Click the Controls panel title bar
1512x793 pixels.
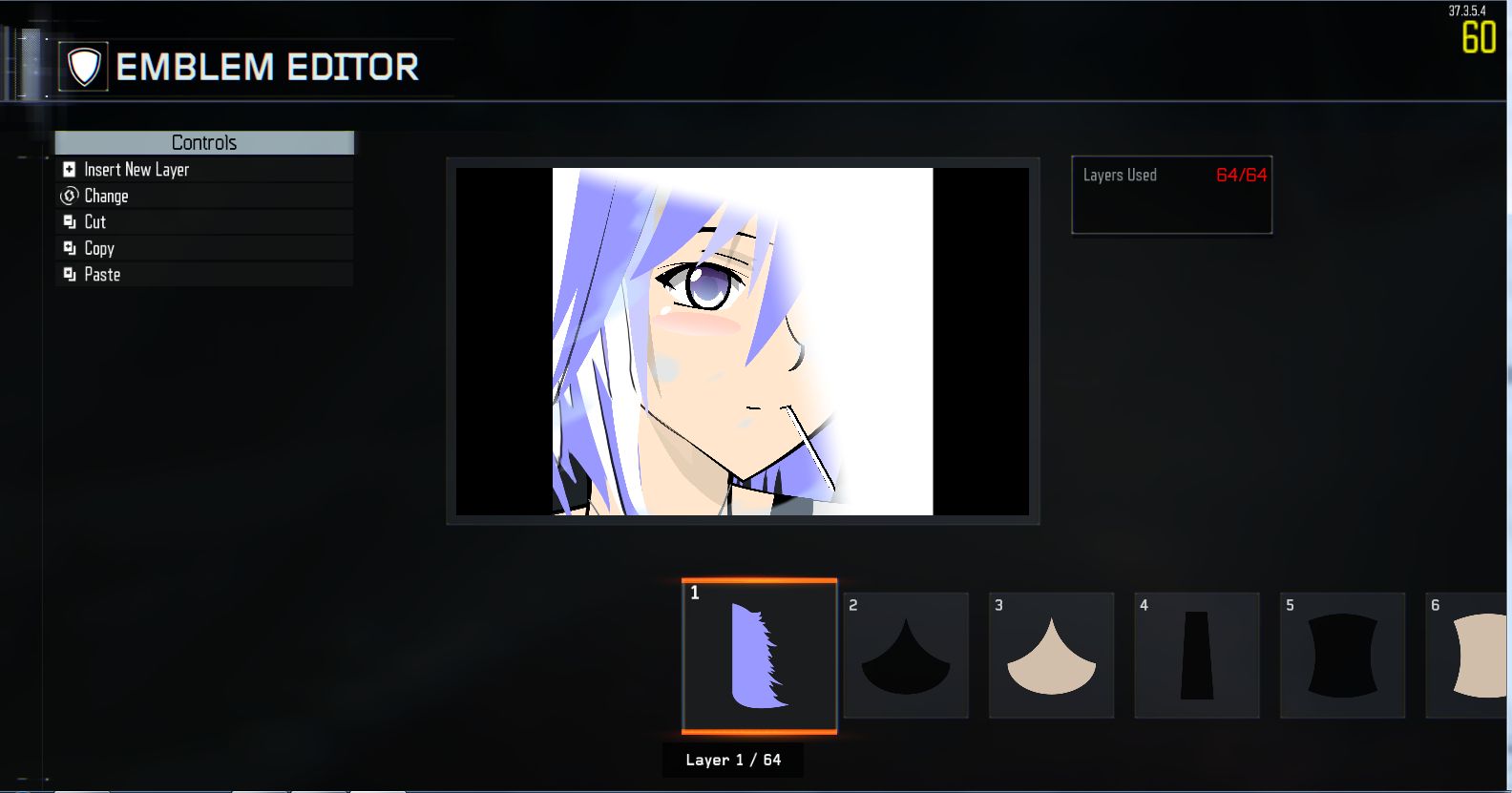point(203,142)
